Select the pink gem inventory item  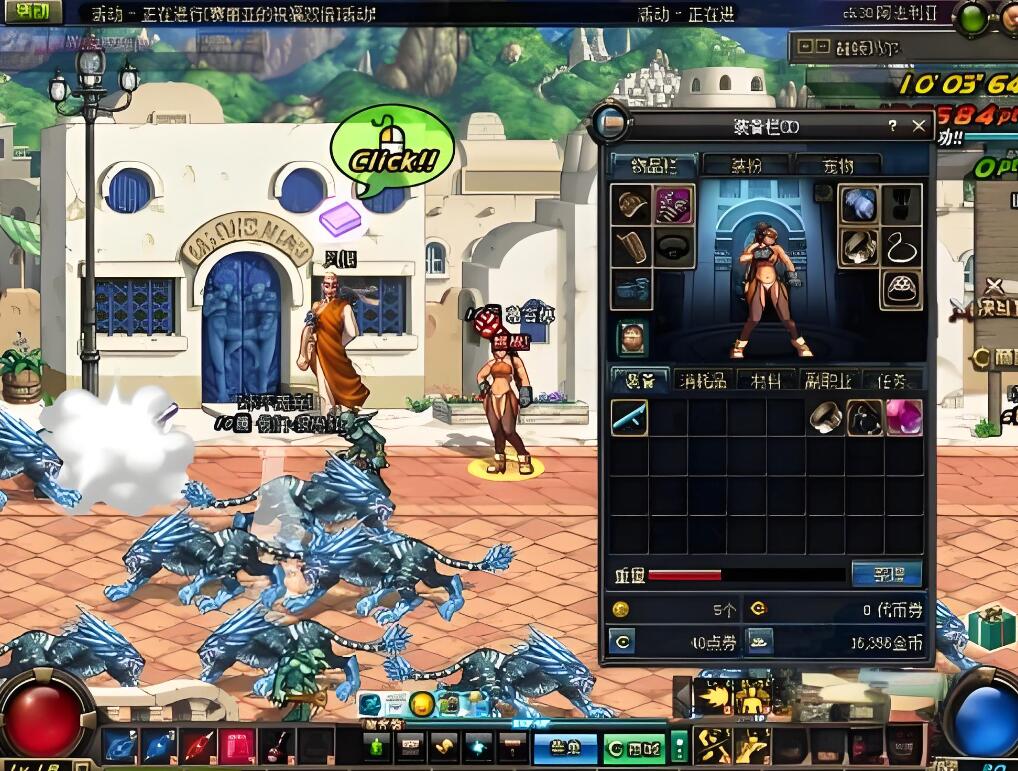point(904,418)
